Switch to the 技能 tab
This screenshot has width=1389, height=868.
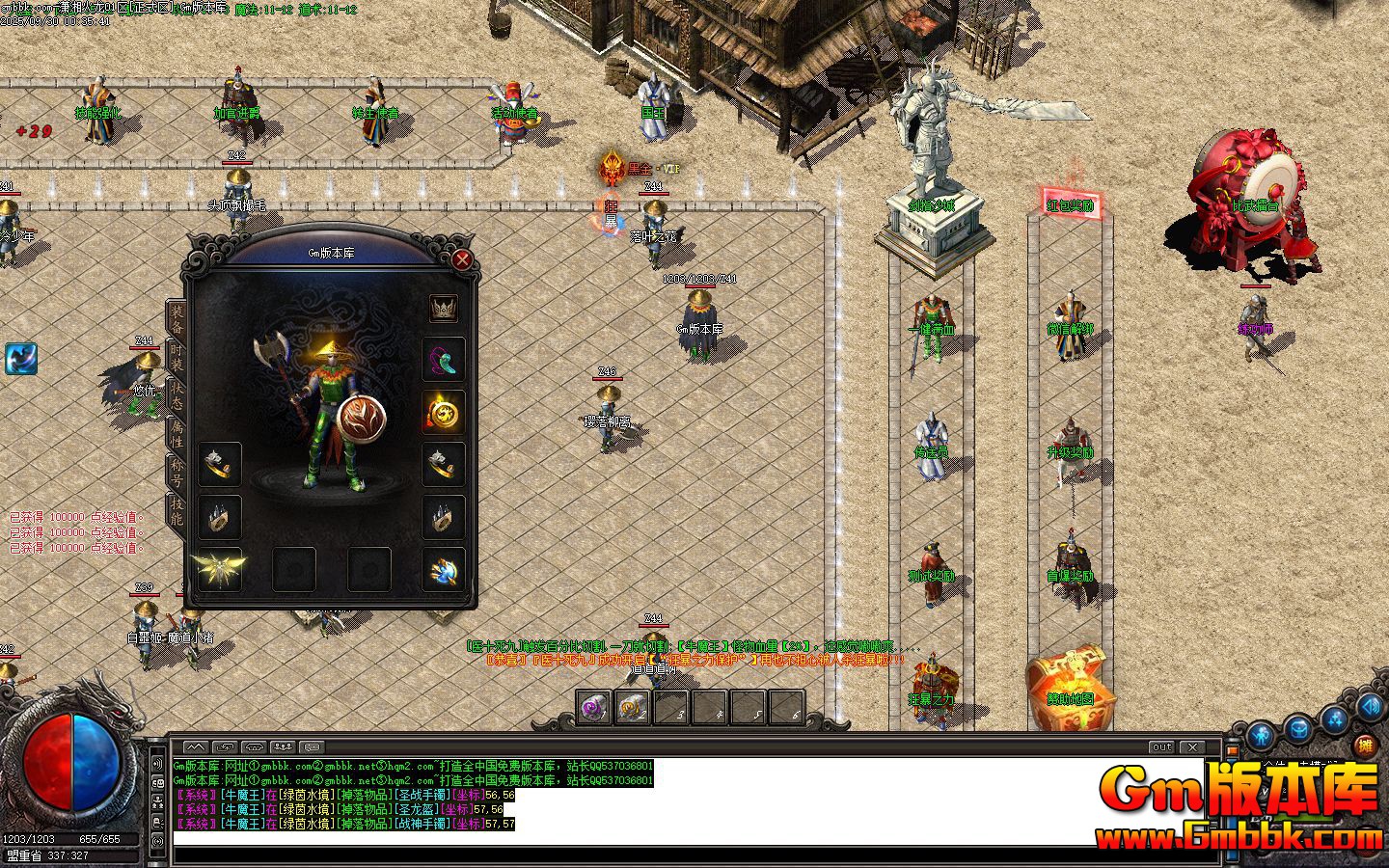point(177,510)
